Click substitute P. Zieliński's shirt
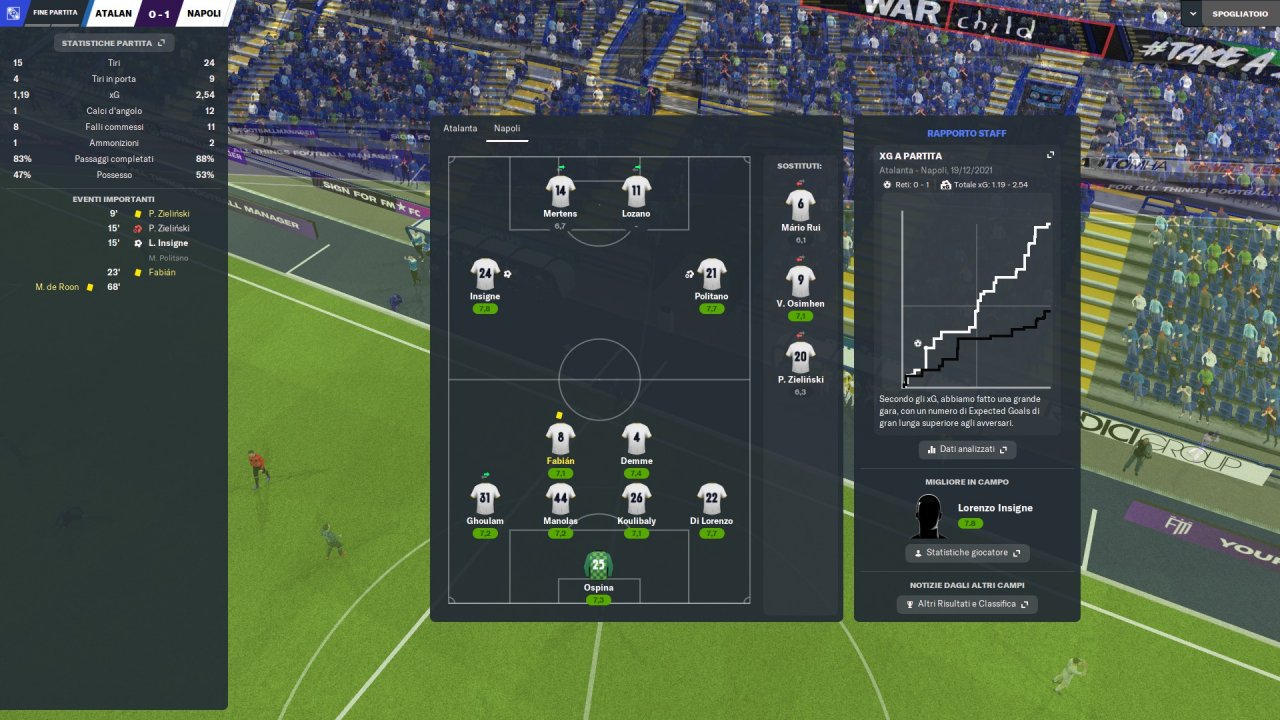Image resolution: width=1280 pixels, height=720 pixels. pyautogui.click(x=800, y=357)
